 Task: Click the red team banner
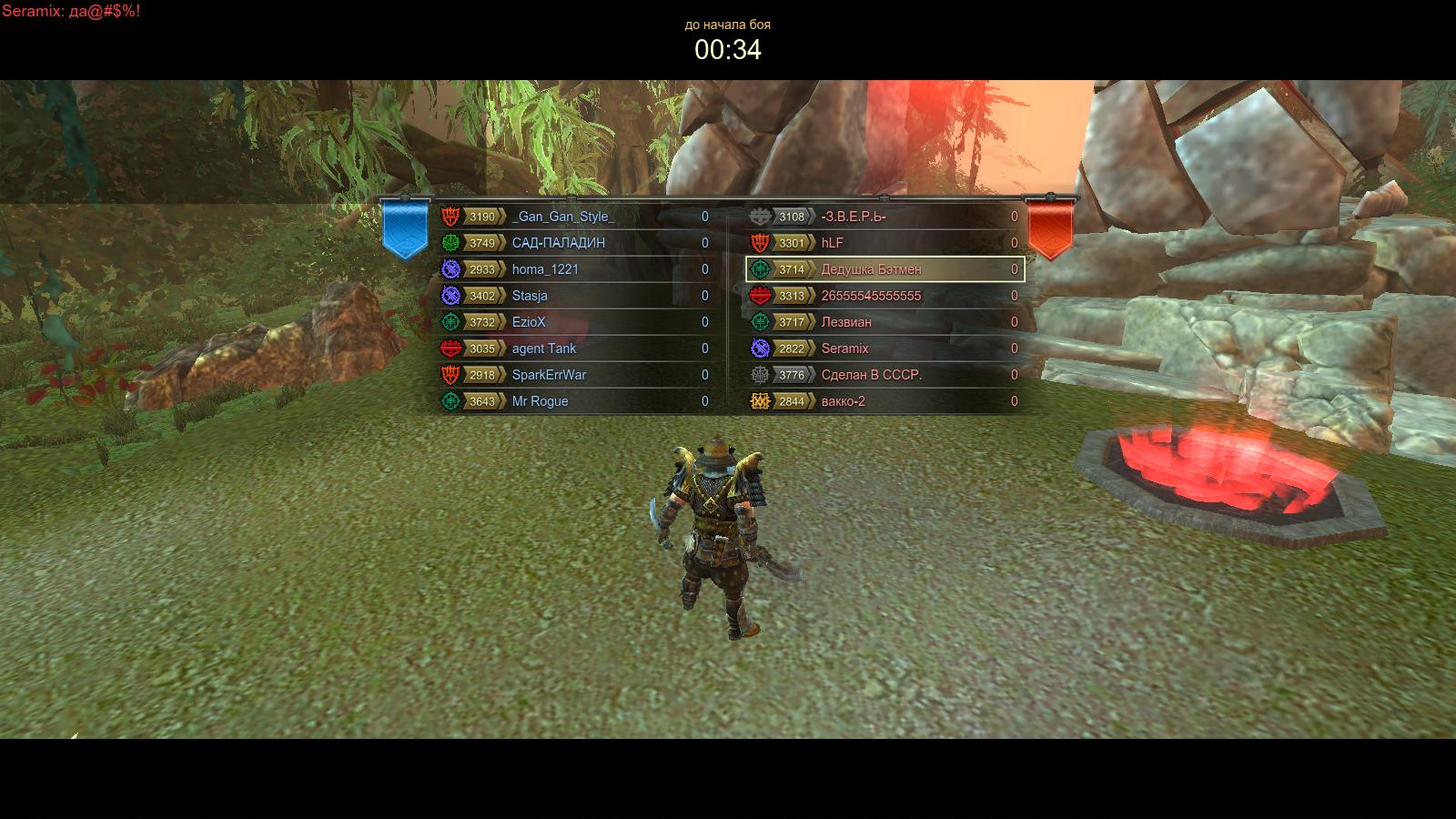point(1050,227)
